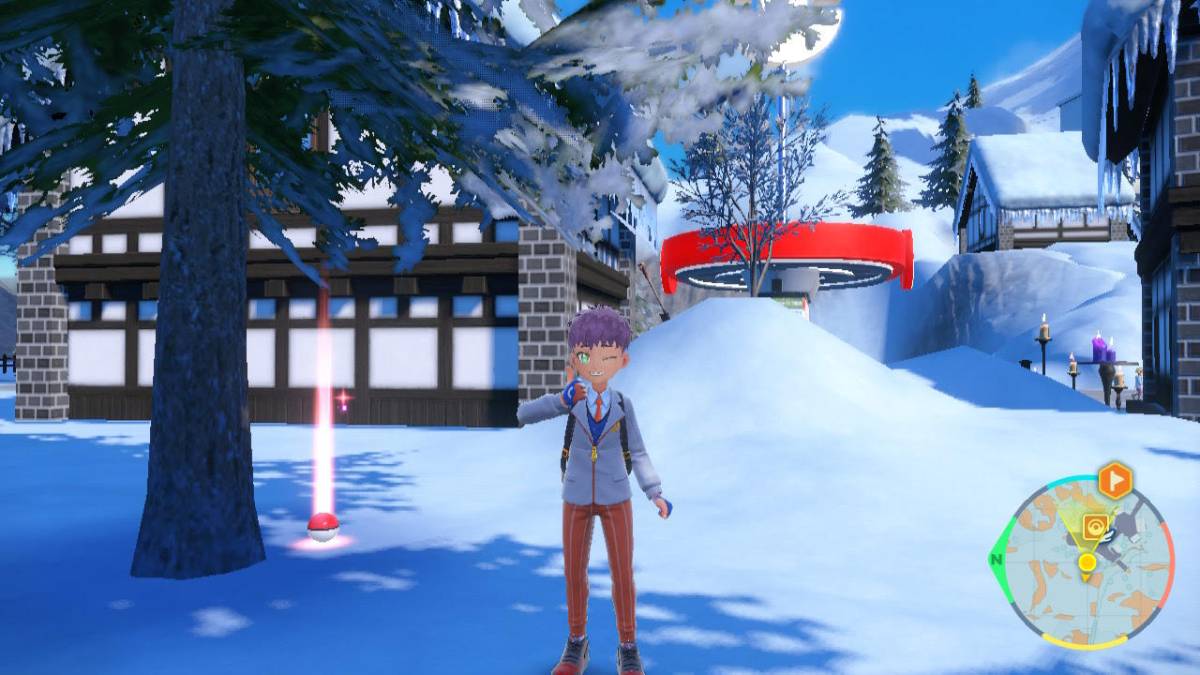Open the circular minimap
Viewport: 1200px width, 675px height.
click(x=1088, y=563)
